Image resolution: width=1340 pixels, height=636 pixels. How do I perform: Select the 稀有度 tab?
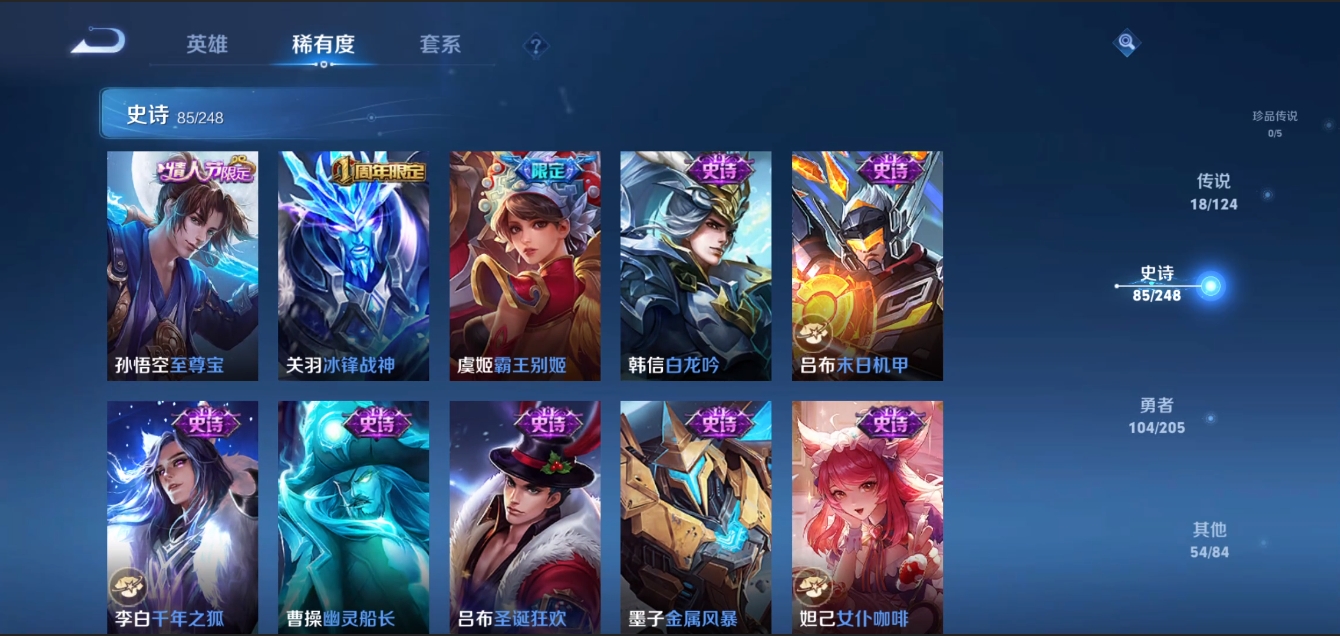pyautogui.click(x=323, y=44)
